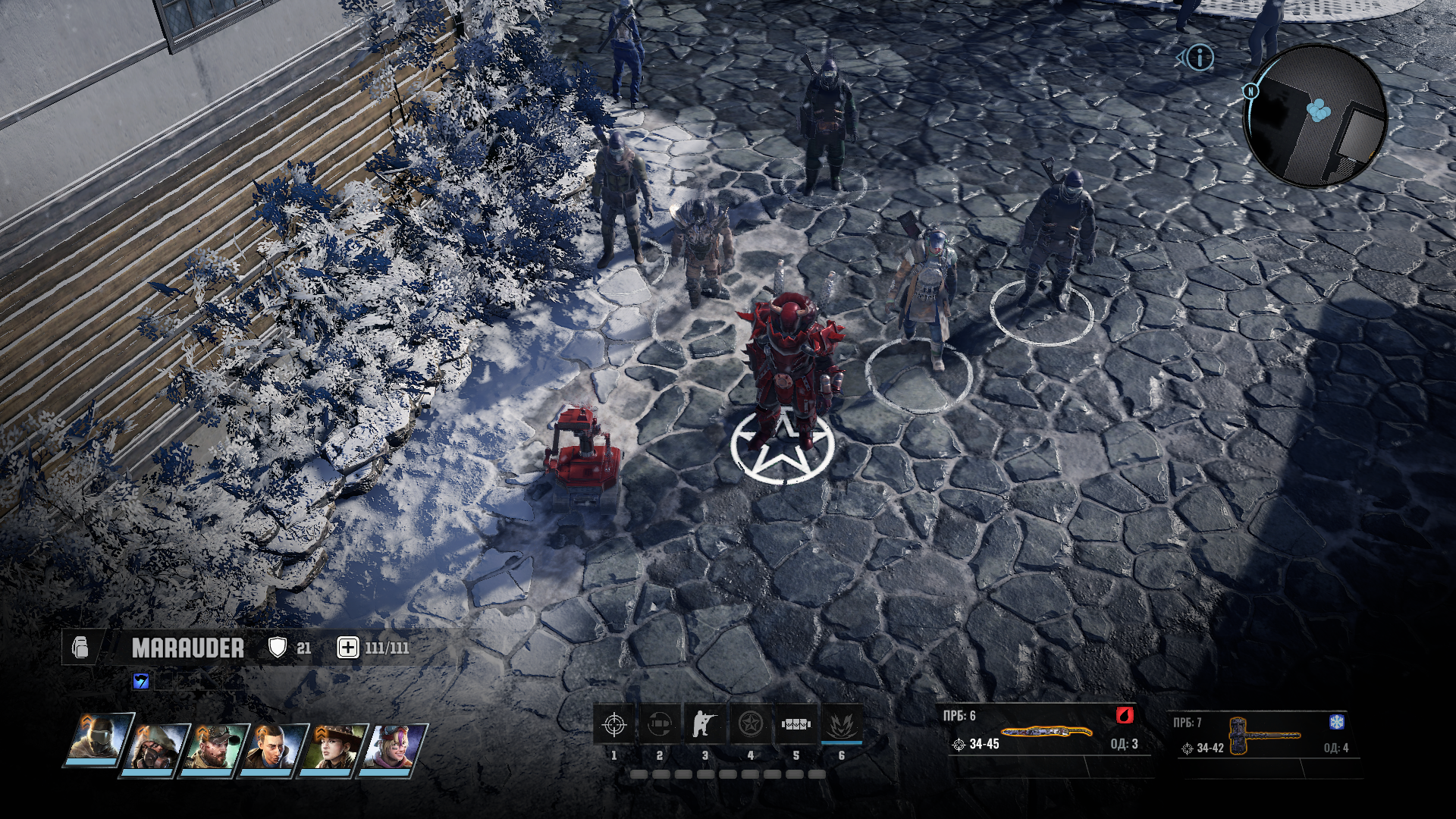Switch to the frost hammer weapon slot
Screen dimensions: 1456x819
[1264, 736]
